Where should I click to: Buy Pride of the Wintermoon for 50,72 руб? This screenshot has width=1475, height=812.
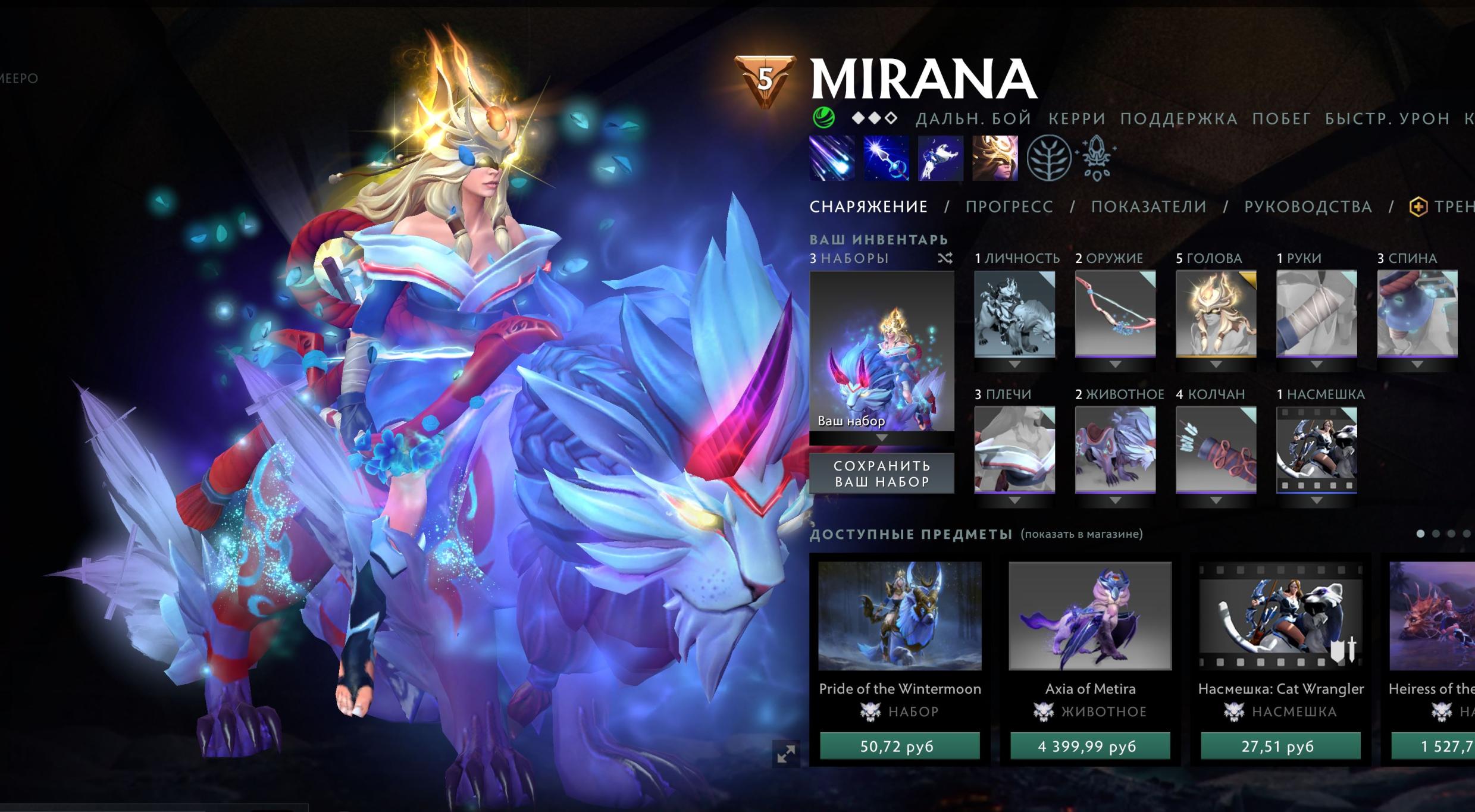click(899, 746)
